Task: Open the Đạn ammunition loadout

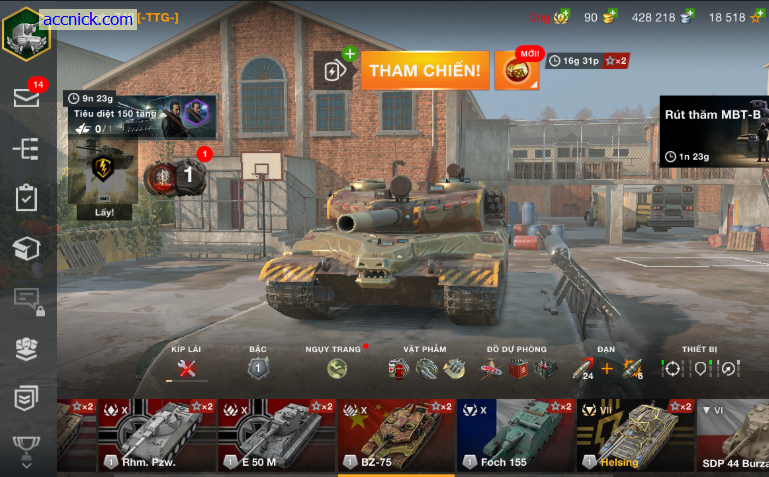Action: [606, 368]
